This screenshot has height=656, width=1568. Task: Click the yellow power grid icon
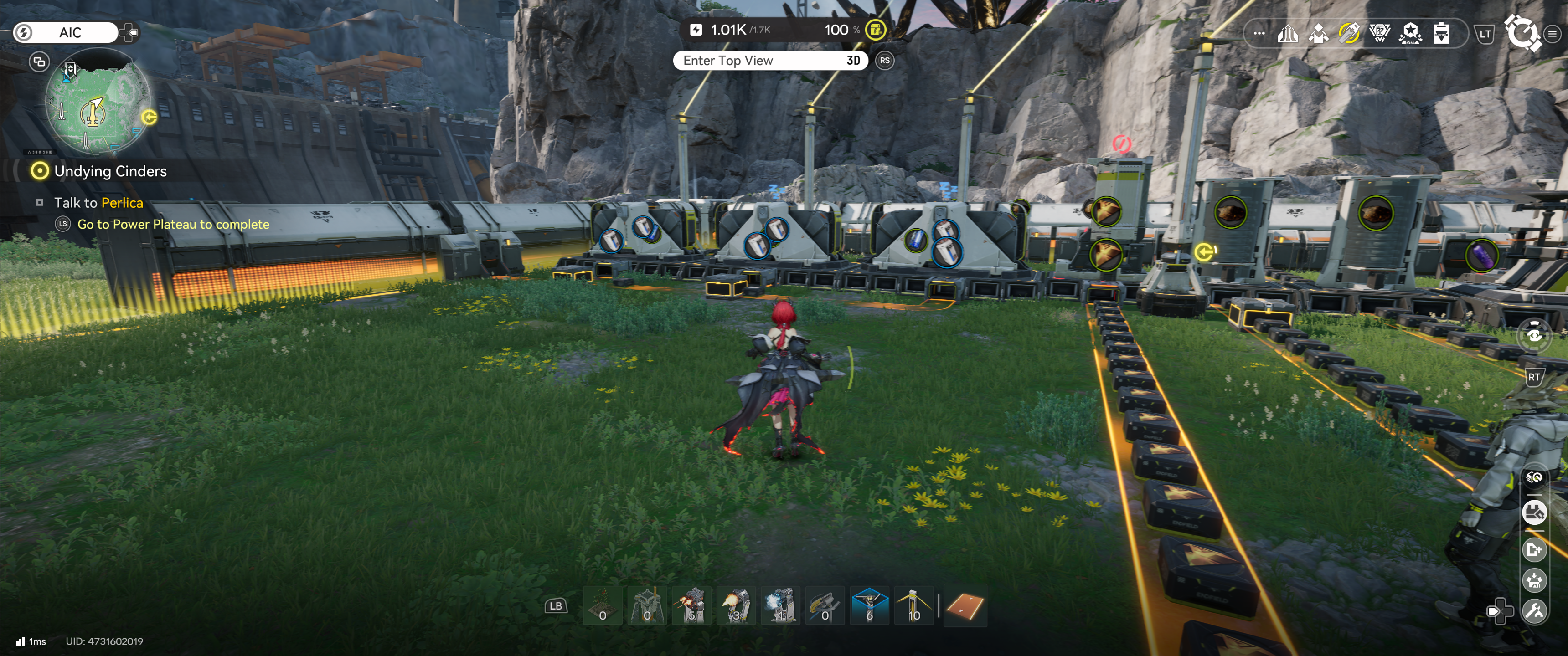[x=875, y=30]
